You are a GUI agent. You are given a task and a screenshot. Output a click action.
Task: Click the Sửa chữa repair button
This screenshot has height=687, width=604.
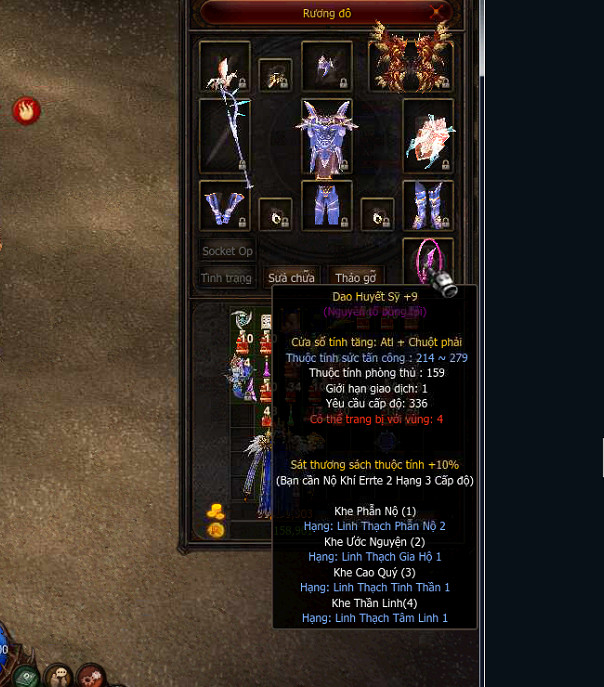[291, 278]
